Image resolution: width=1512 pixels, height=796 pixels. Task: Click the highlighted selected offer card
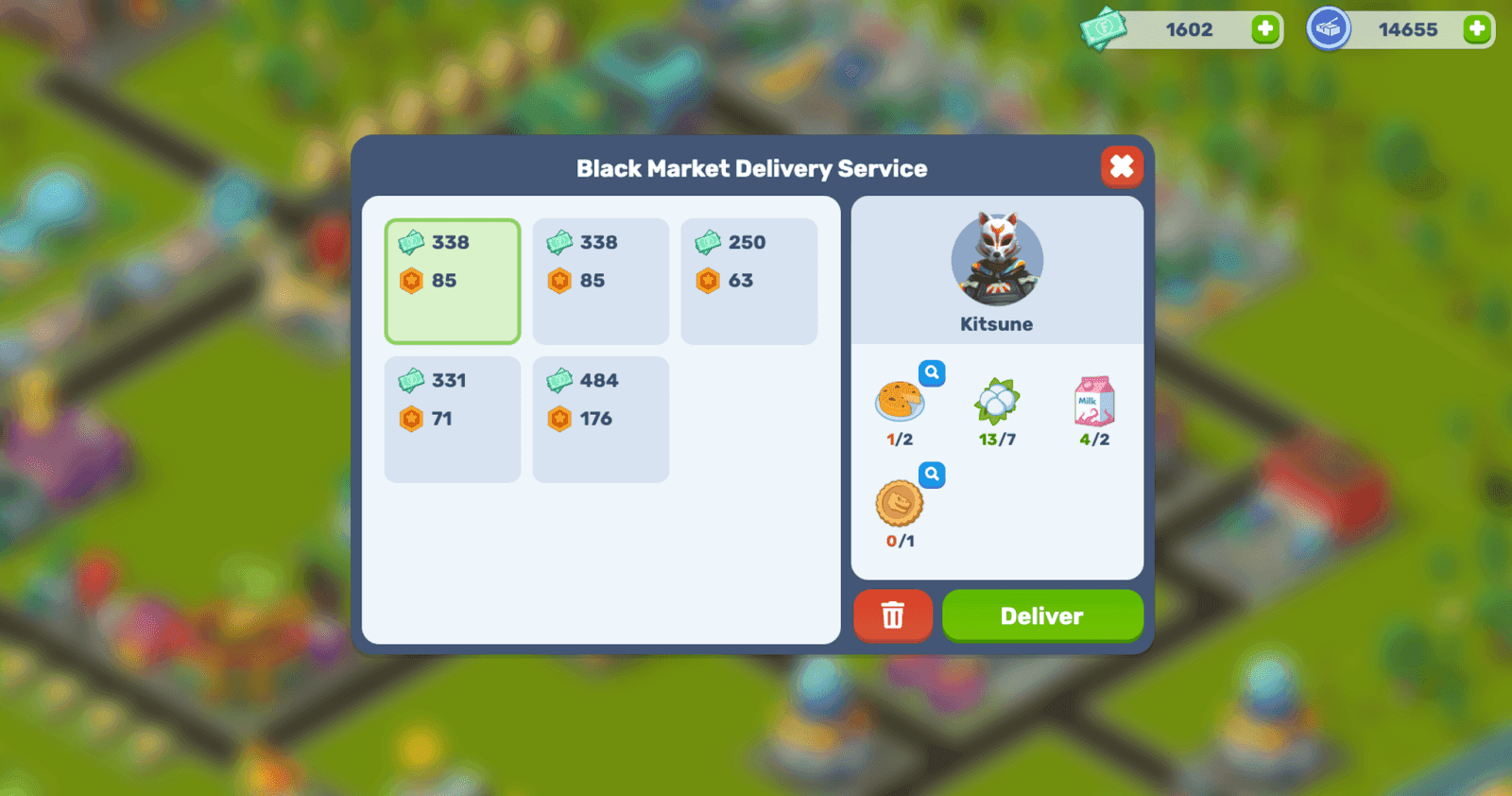point(452,281)
